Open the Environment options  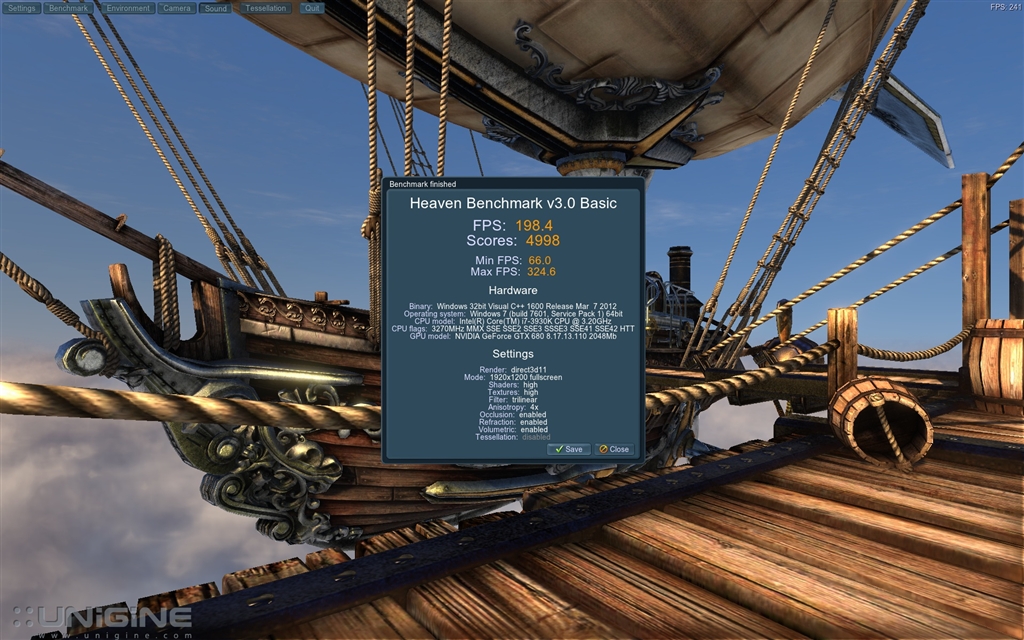[128, 8]
